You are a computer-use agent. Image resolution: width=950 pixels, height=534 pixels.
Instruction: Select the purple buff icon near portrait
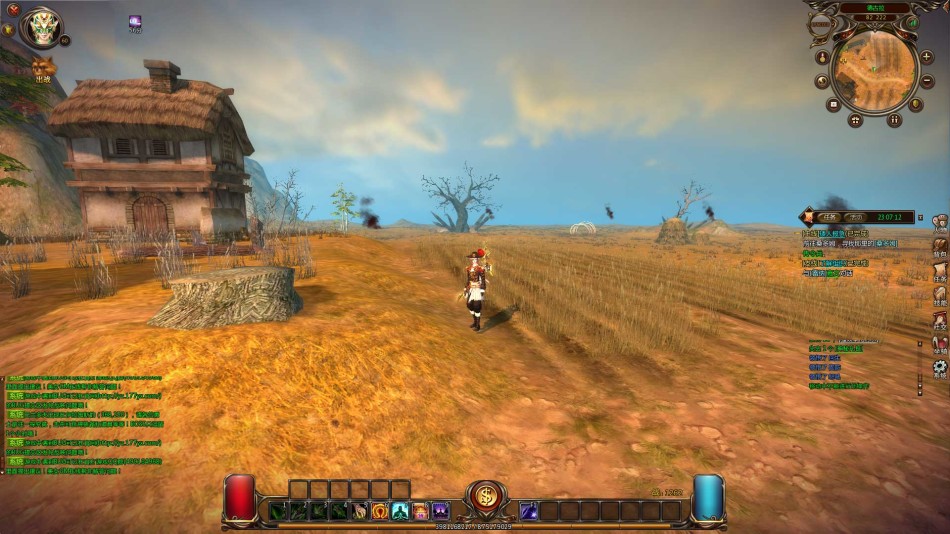point(135,21)
